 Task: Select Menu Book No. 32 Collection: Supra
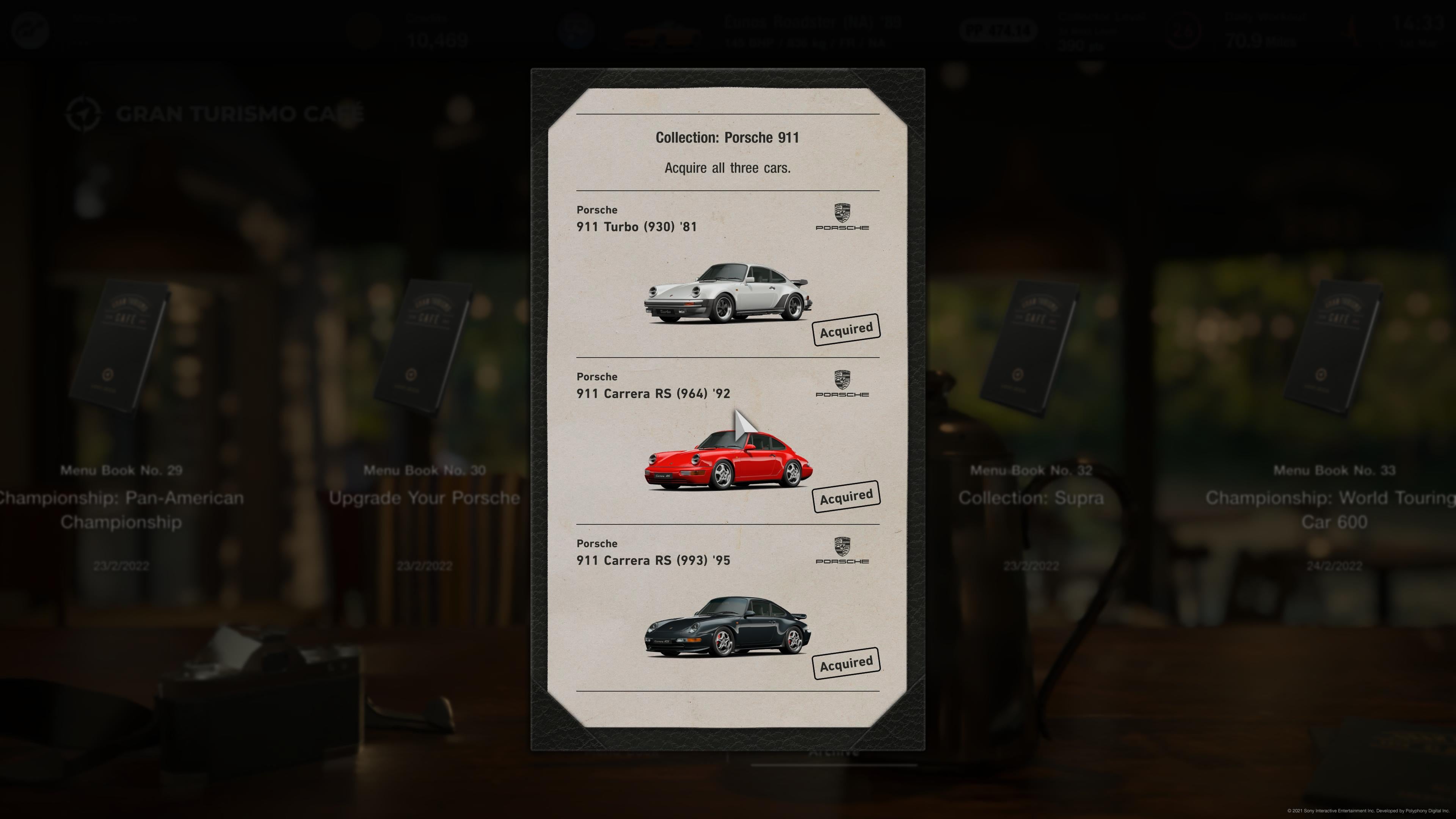1031,348
